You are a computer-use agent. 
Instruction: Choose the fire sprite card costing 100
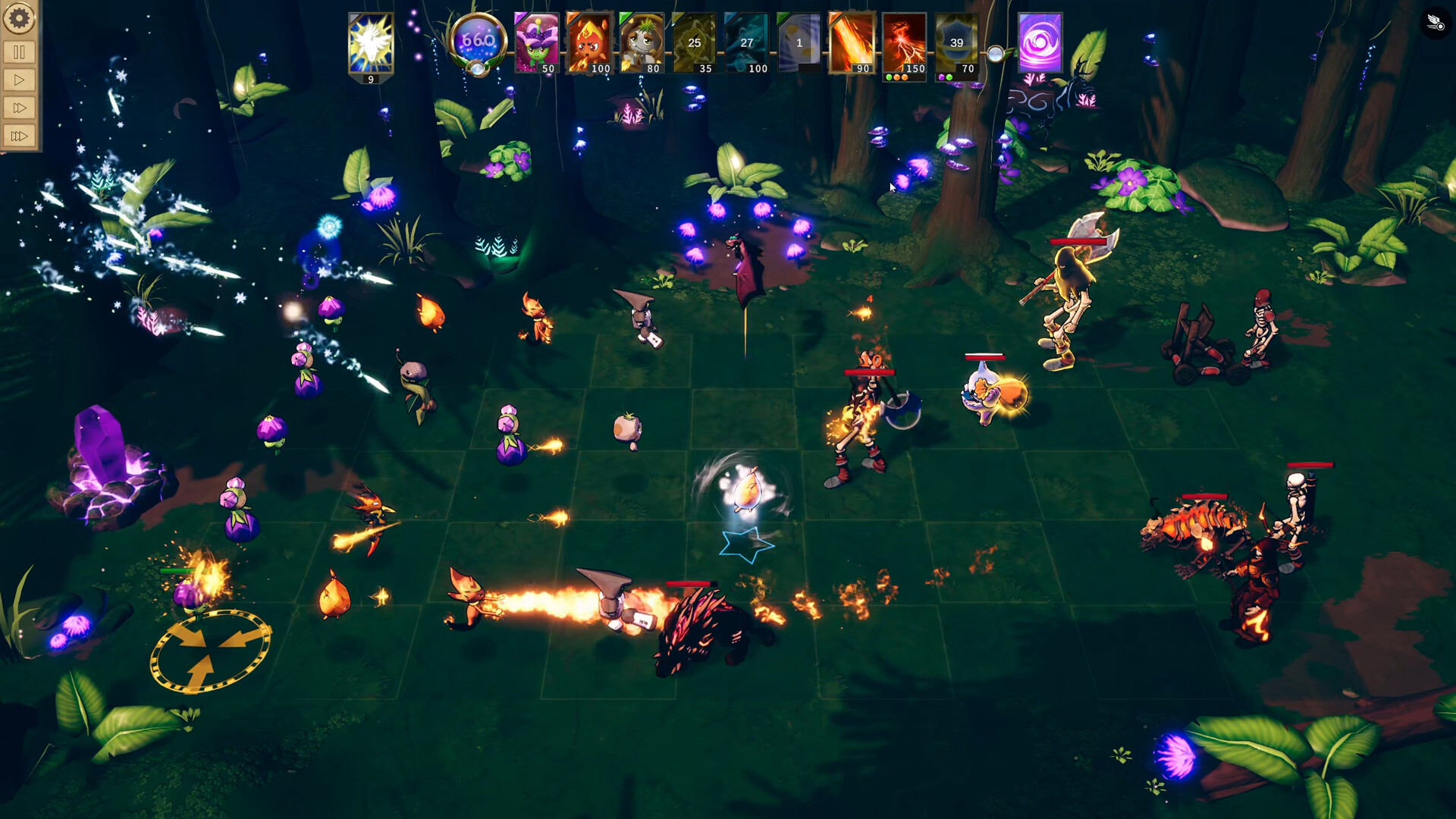[589, 43]
